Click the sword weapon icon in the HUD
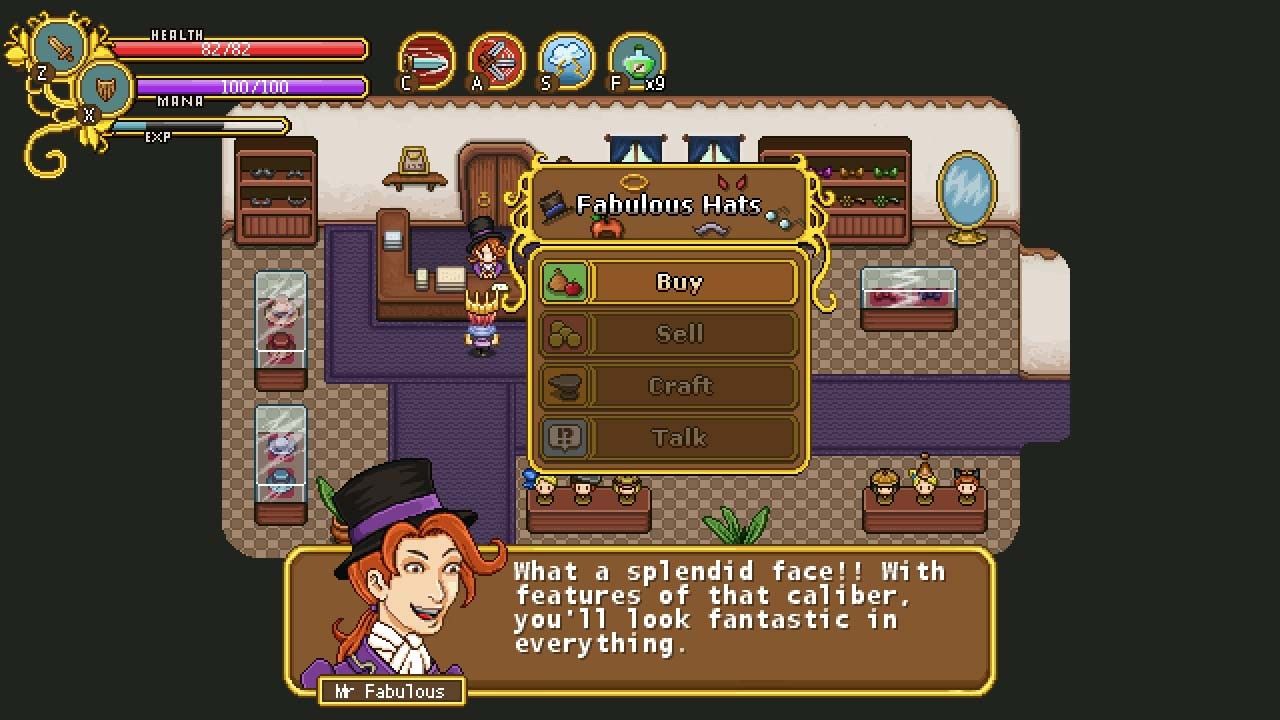This screenshot has height=720, width=1280. tap(60, 47)
